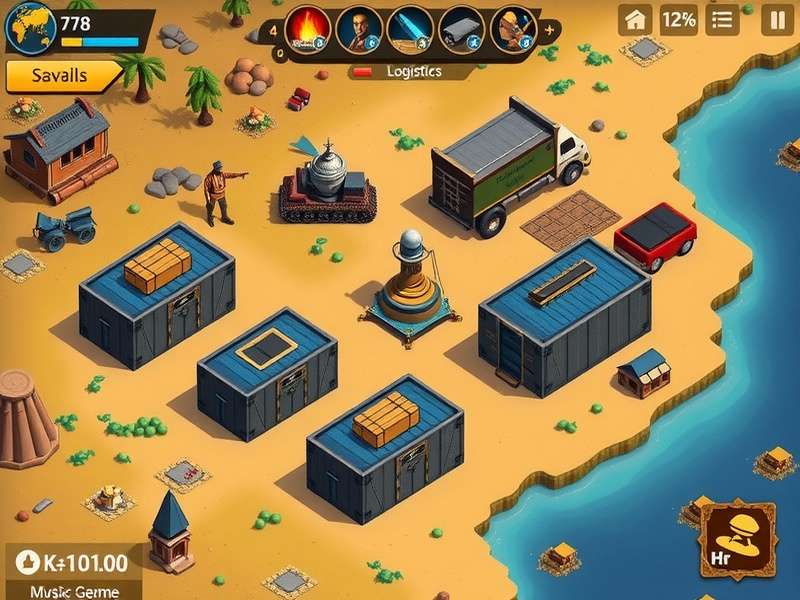800x600 pixels.
Task: Click the orange Savalls button
Action: coord(60,76)
